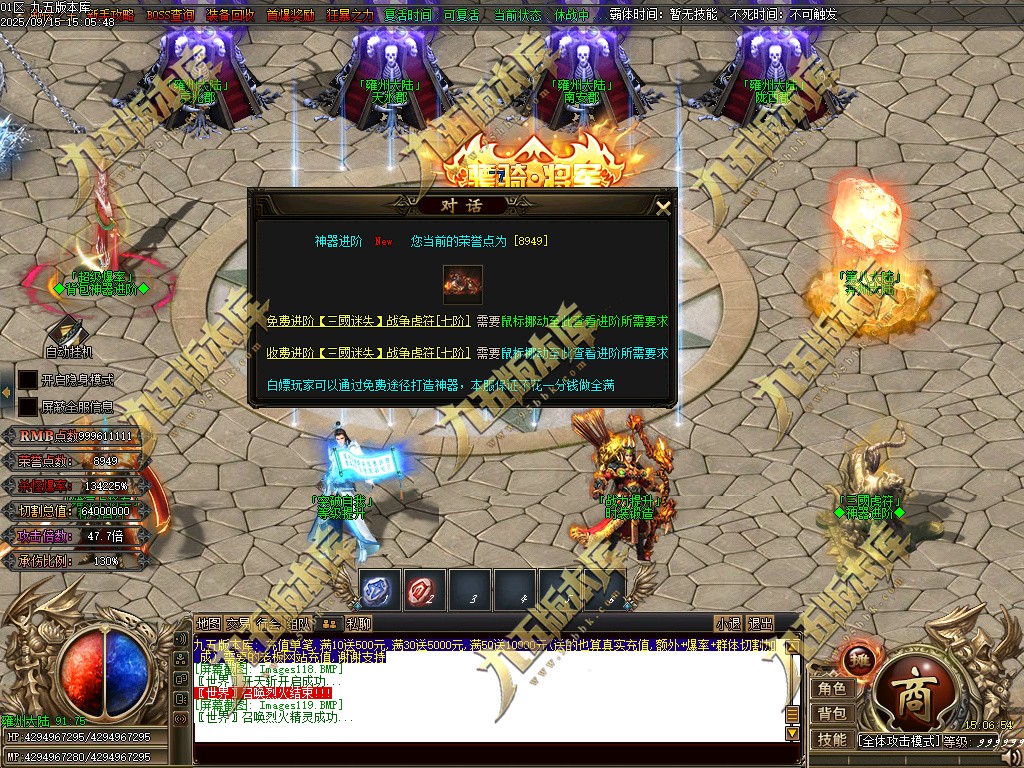Toggle the 开启隐身模式 stealth mode checkbox
This screenshot has width=1024, height=768.
tap(28, 380)
